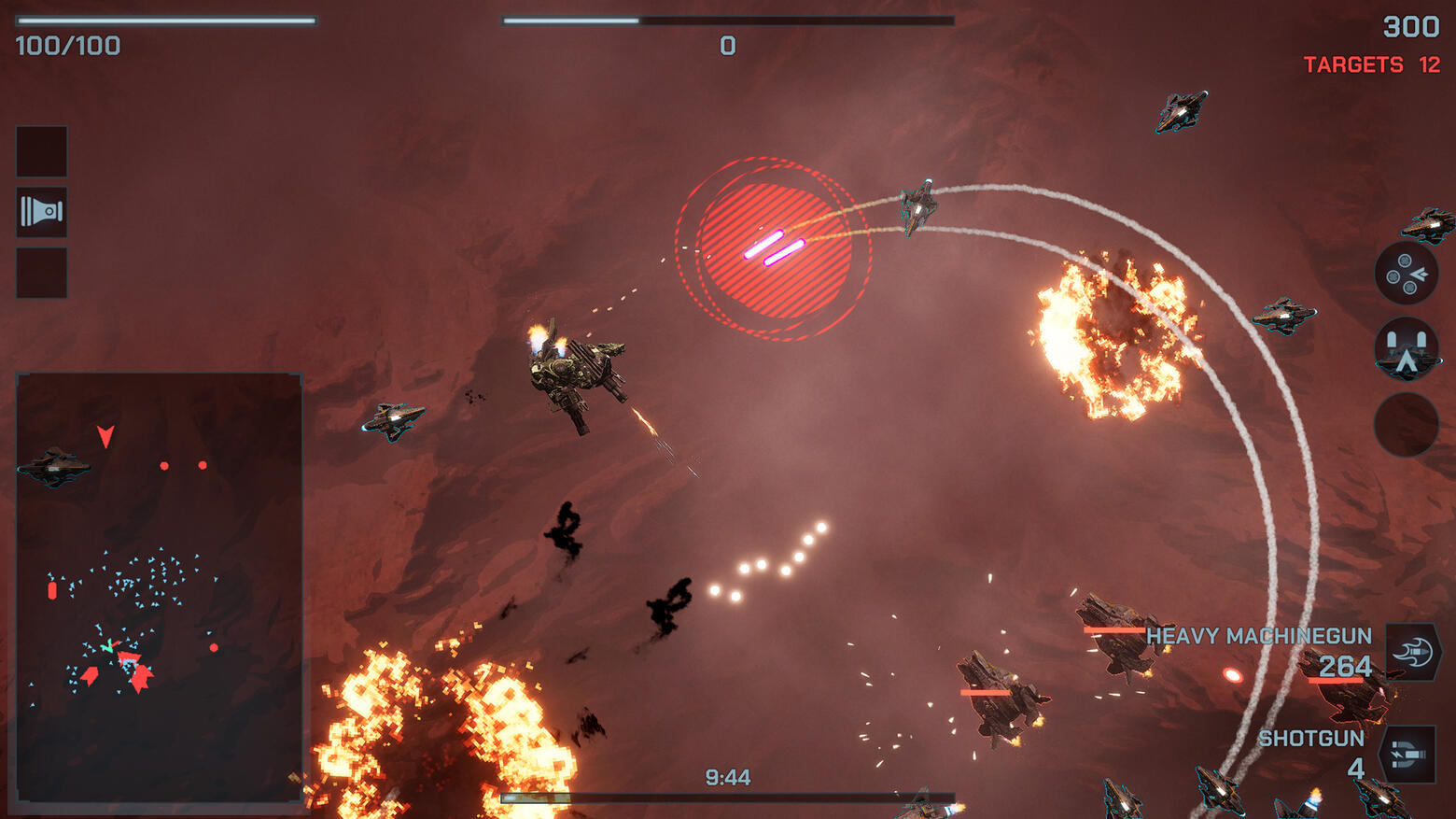Use the equipped flashlight-shaped module slot
The image size is (1456, 819).
[42, 212]
